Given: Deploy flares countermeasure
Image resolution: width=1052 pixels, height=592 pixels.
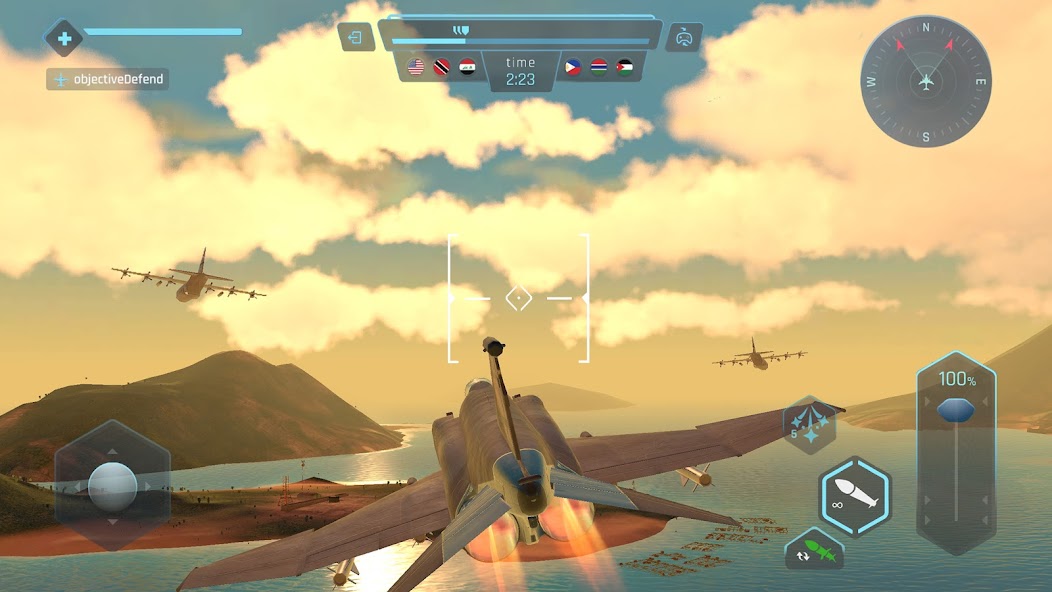Looking at the screenshot, I should pos(808,425).
